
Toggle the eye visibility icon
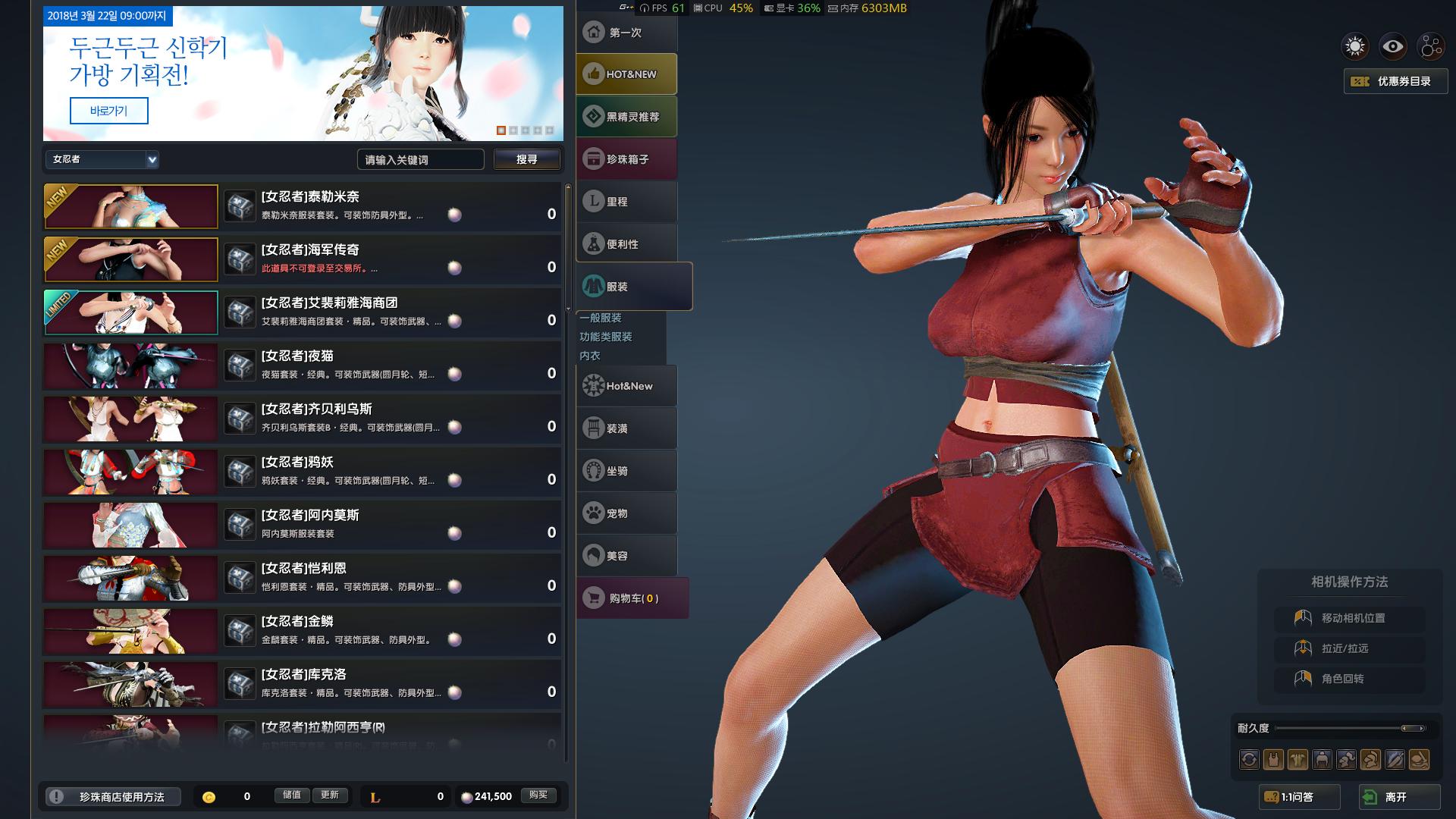click(1393, 47)
